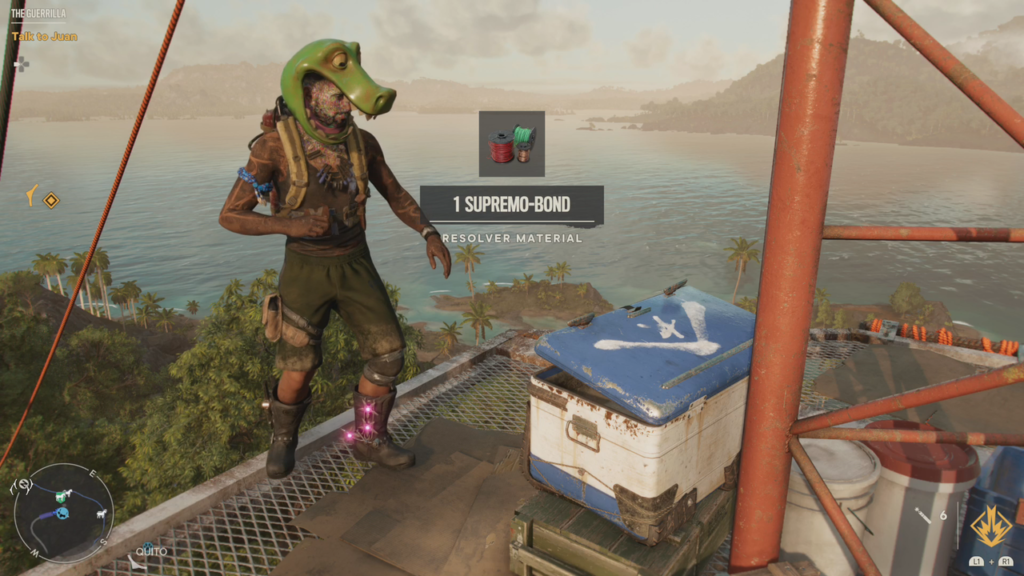Click the blue crocodile marker on minimap

point(62,513)
